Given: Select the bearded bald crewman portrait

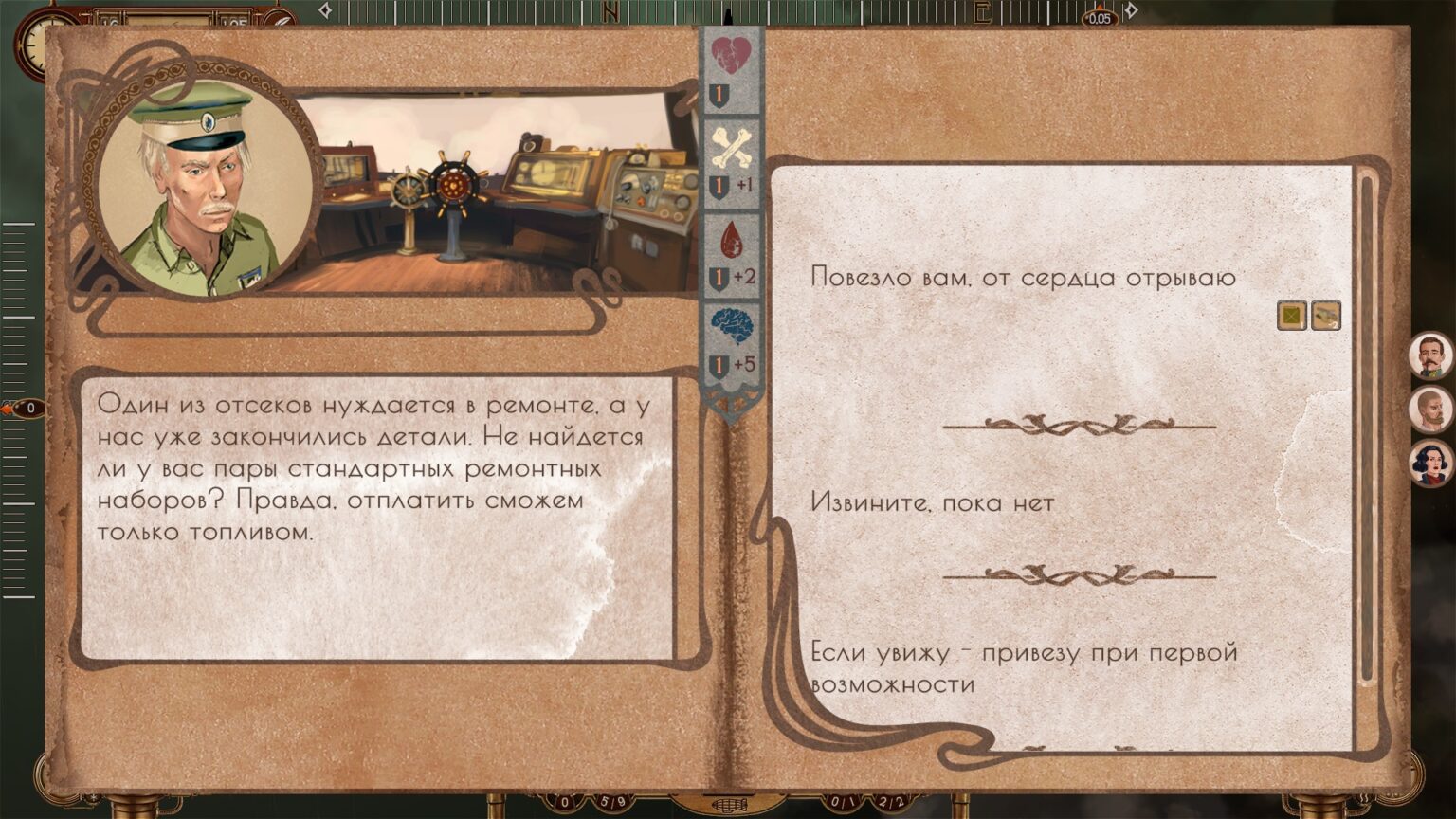Looking at the screenshot, I should point(1429,410).
